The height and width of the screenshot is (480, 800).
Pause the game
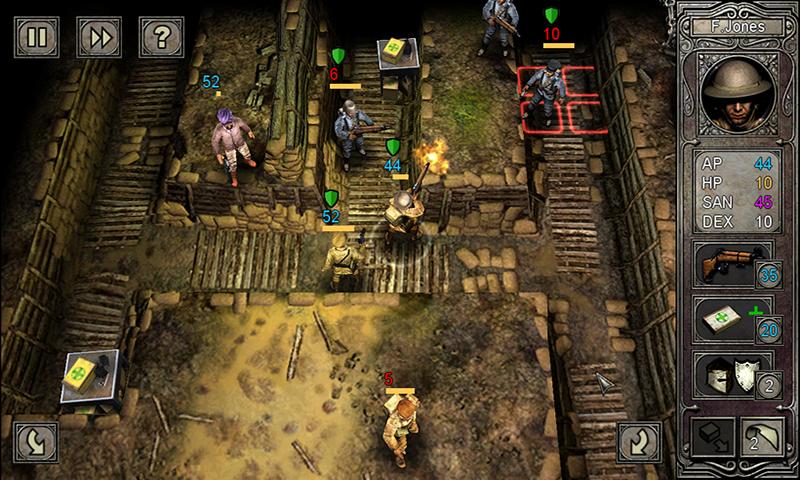[x=37, y=38]
